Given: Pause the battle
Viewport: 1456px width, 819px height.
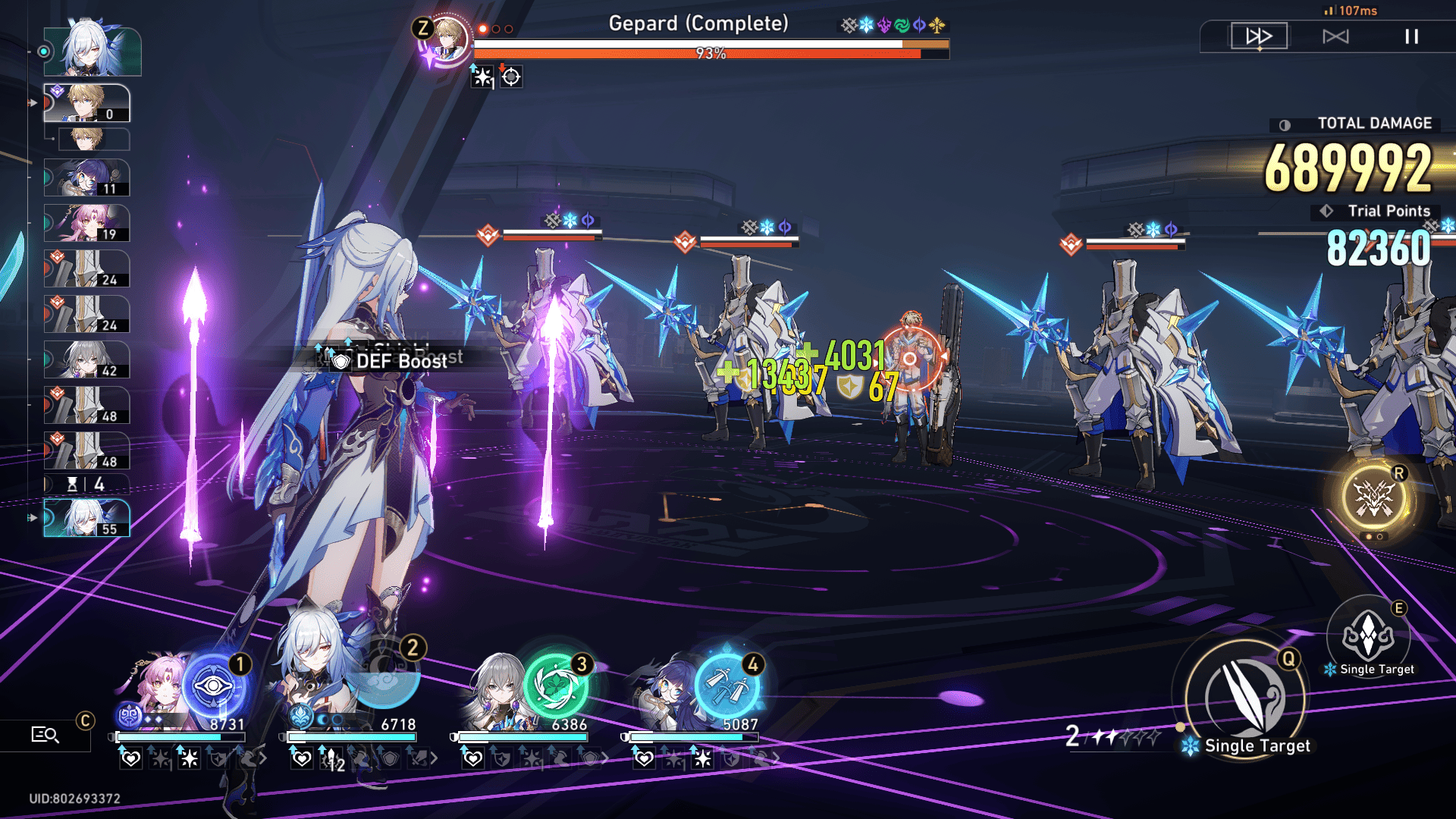Looking at the screenshot, I should (x=1411, y=36).
